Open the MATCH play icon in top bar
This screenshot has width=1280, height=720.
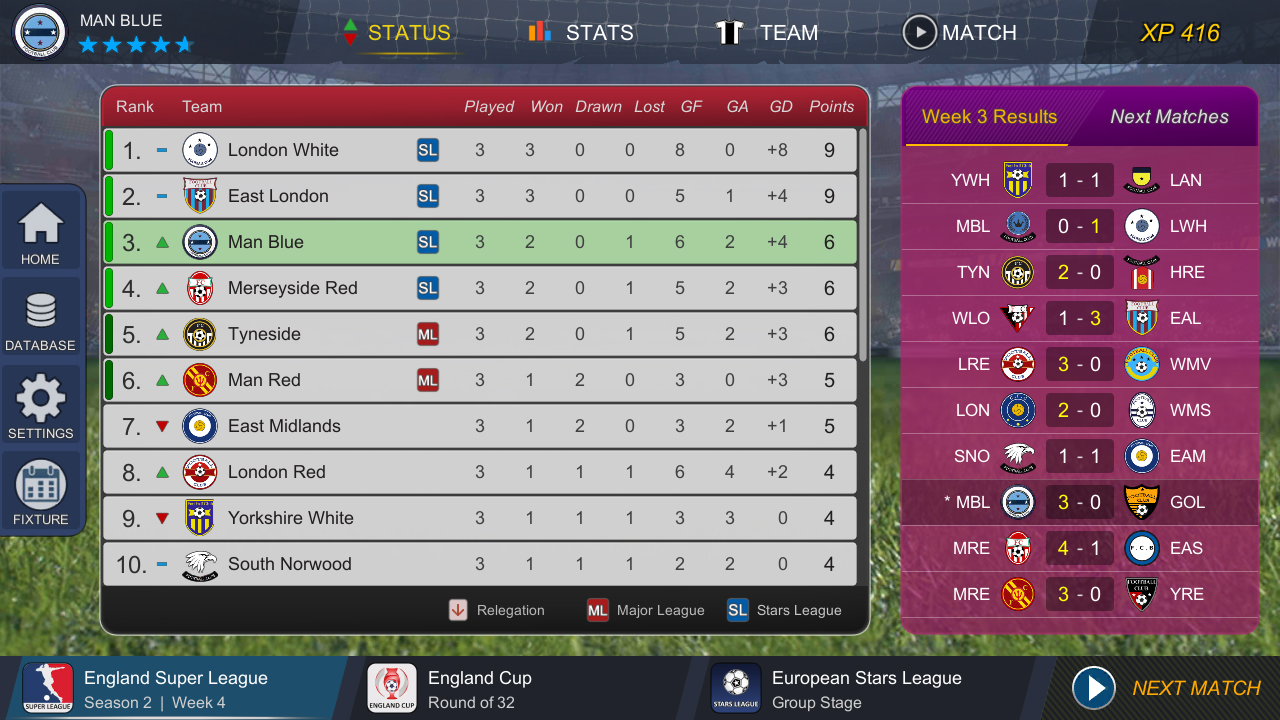[919, 32]
